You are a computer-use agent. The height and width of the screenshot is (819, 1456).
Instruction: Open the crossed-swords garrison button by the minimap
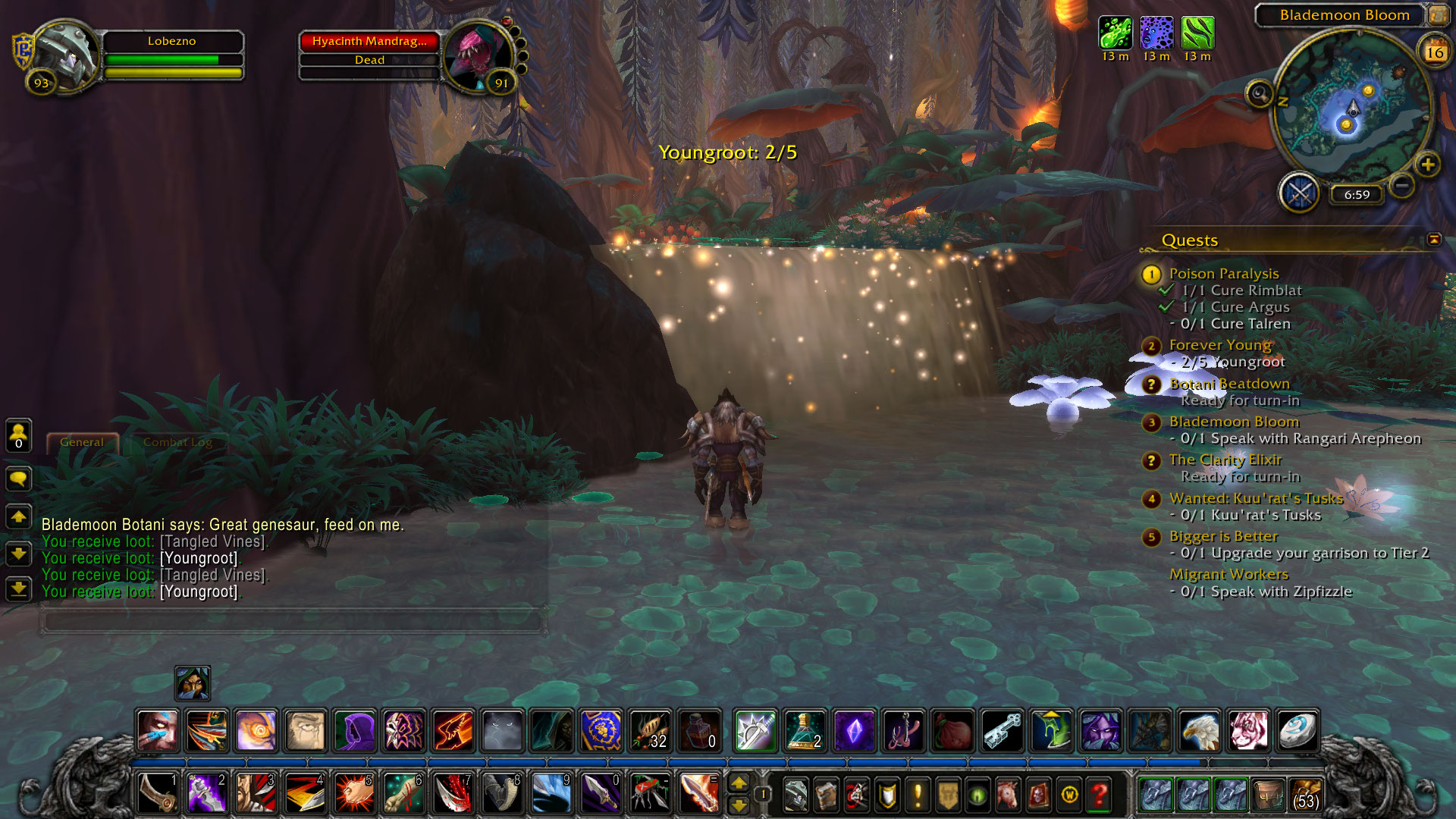(1300, 193)
